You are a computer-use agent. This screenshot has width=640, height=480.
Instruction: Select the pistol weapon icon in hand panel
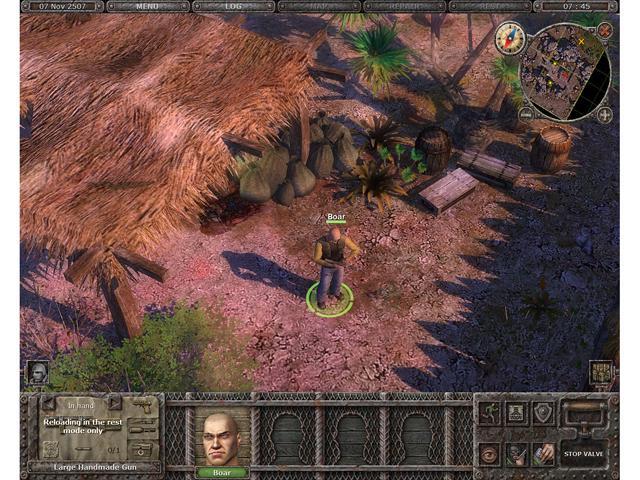point(143,405)
